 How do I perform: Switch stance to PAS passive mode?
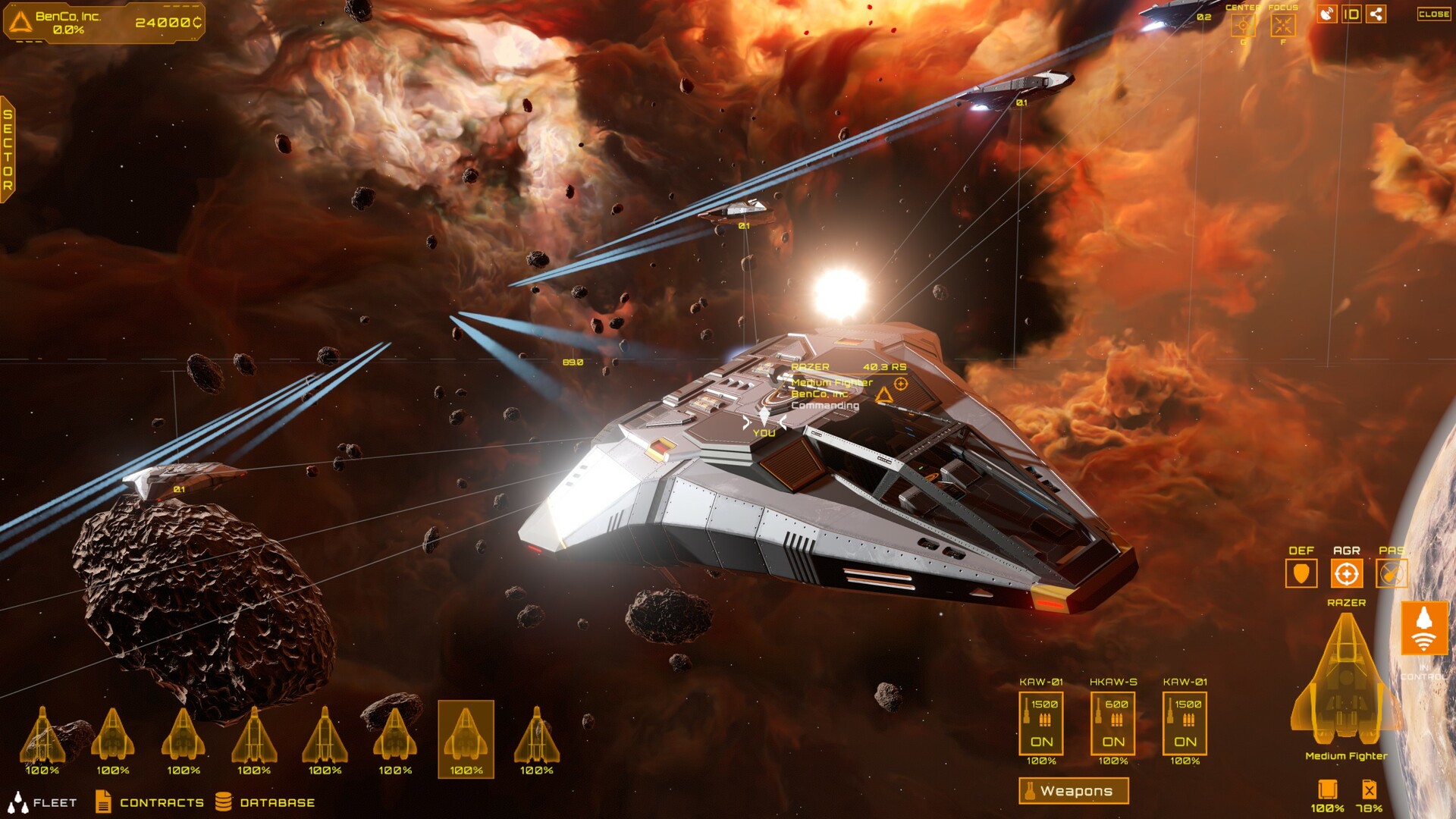pyautogui.click(x=1390, y=573)
